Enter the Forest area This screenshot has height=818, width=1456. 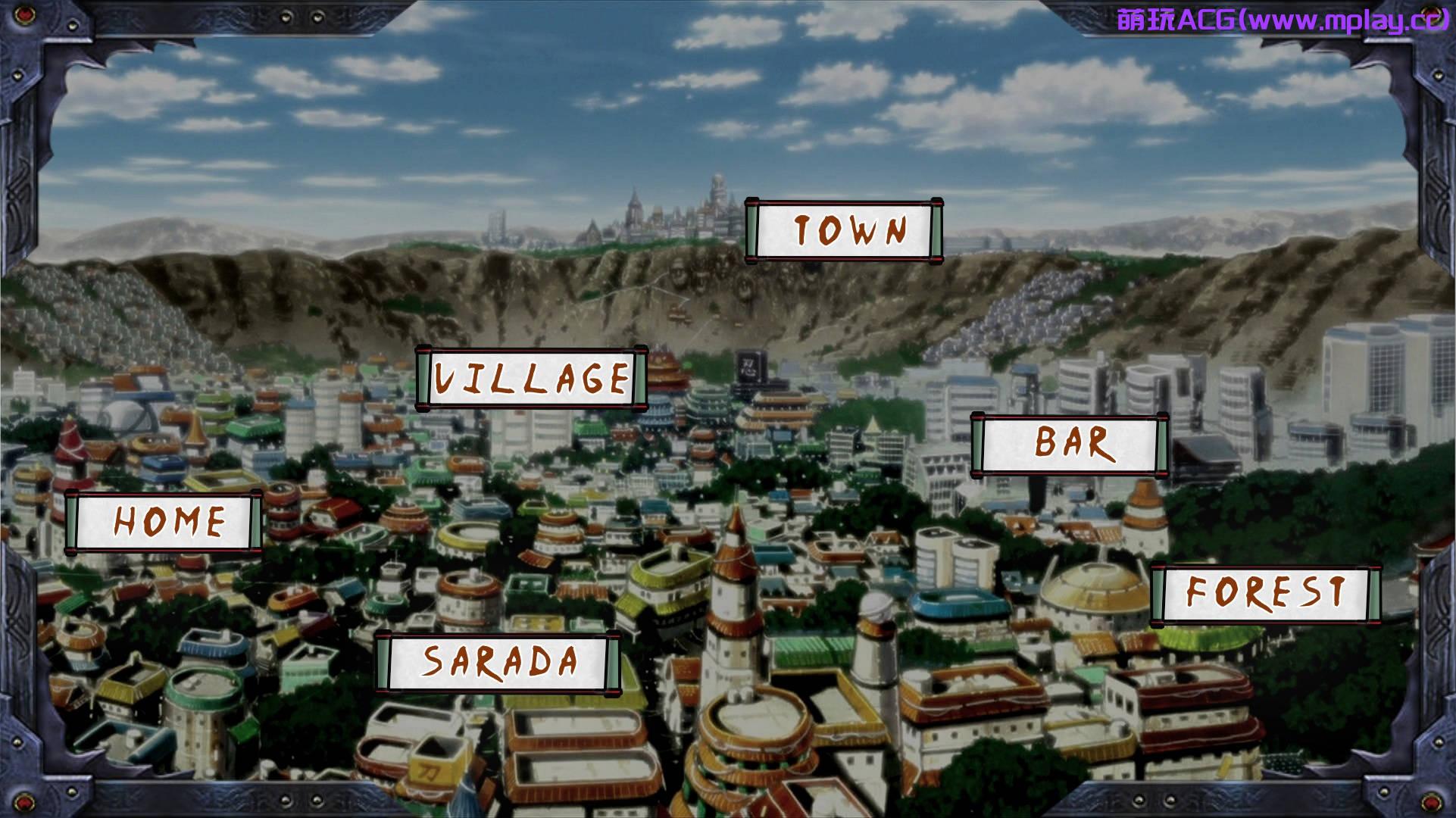(x=1264, y=593)
